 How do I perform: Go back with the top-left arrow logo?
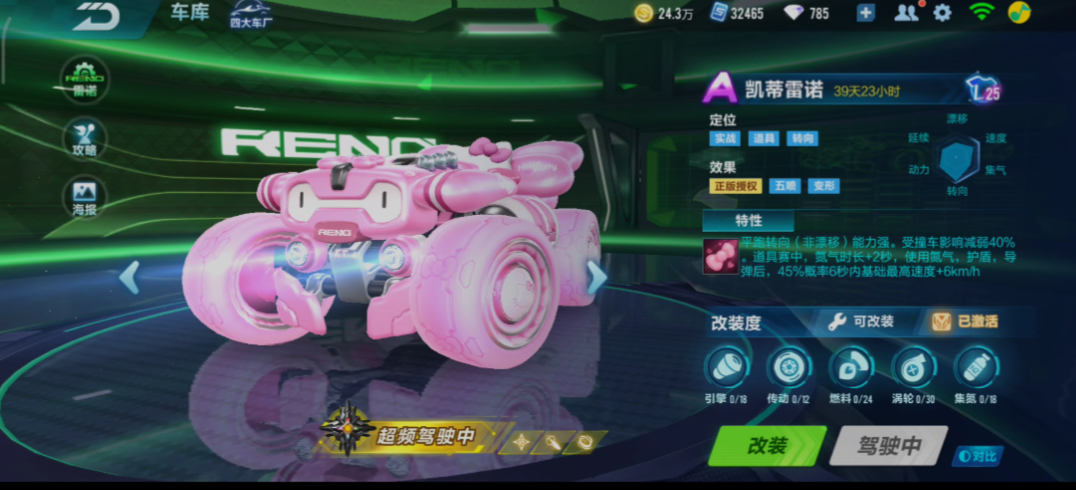(97, 15)
